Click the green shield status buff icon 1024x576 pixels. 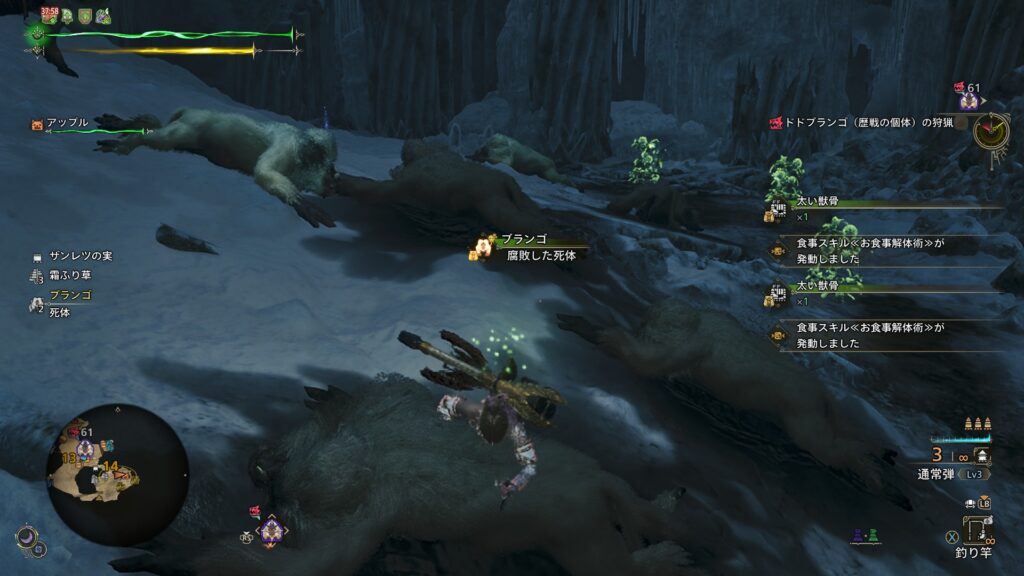coord(85,16)
